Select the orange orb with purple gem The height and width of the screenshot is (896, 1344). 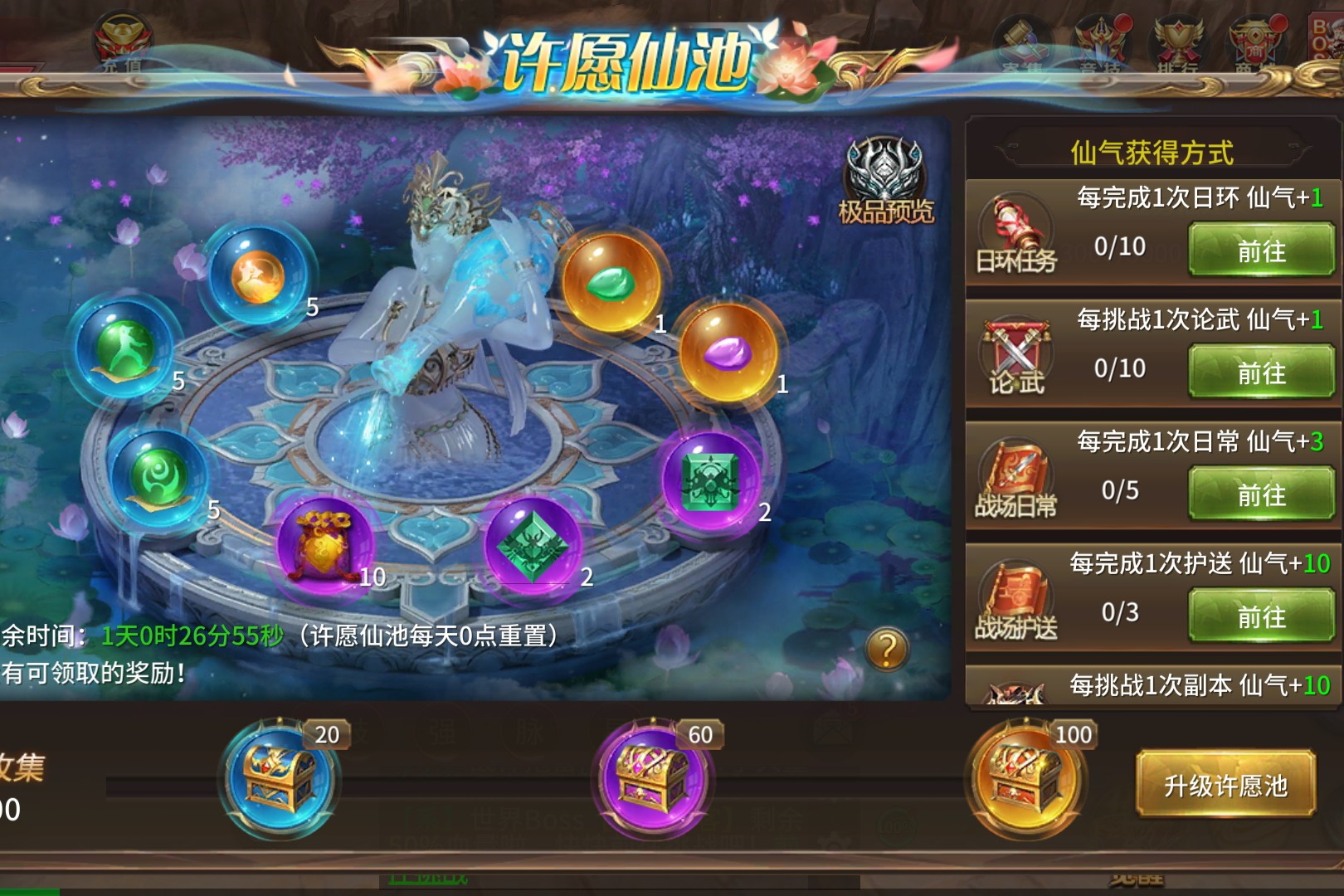(x=728, y=351)
